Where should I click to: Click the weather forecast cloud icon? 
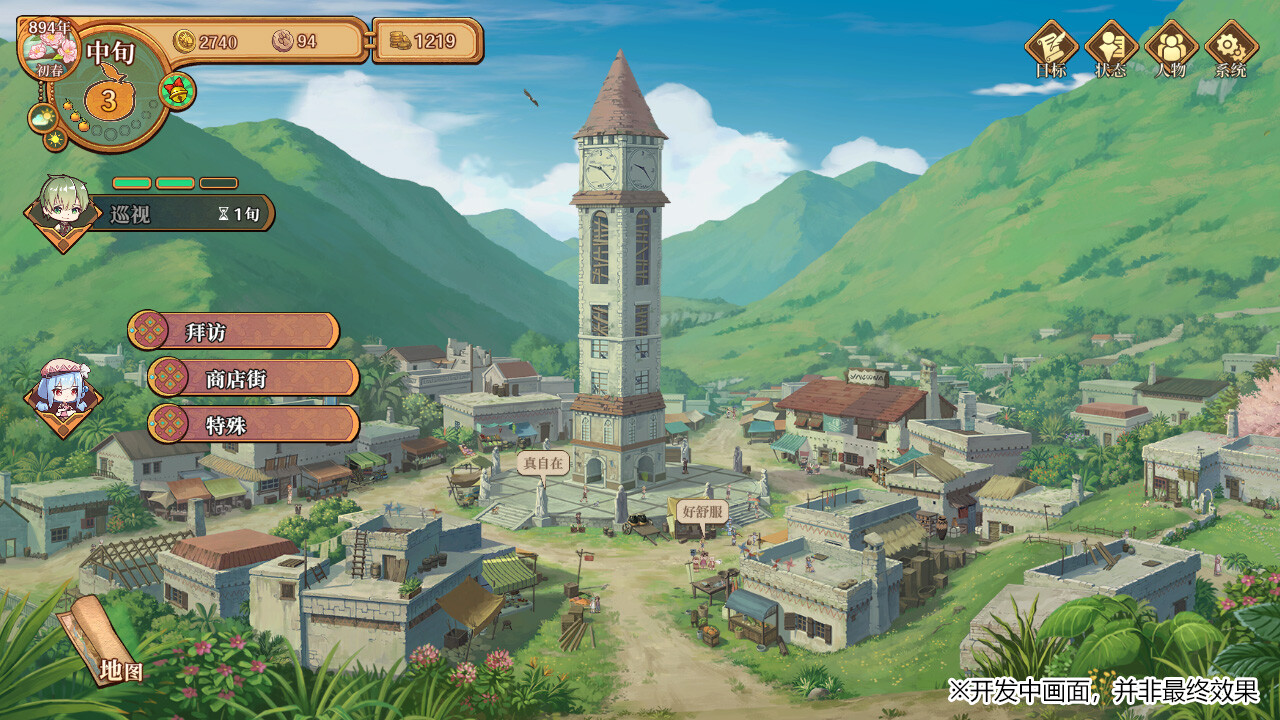tap(42, 117)
